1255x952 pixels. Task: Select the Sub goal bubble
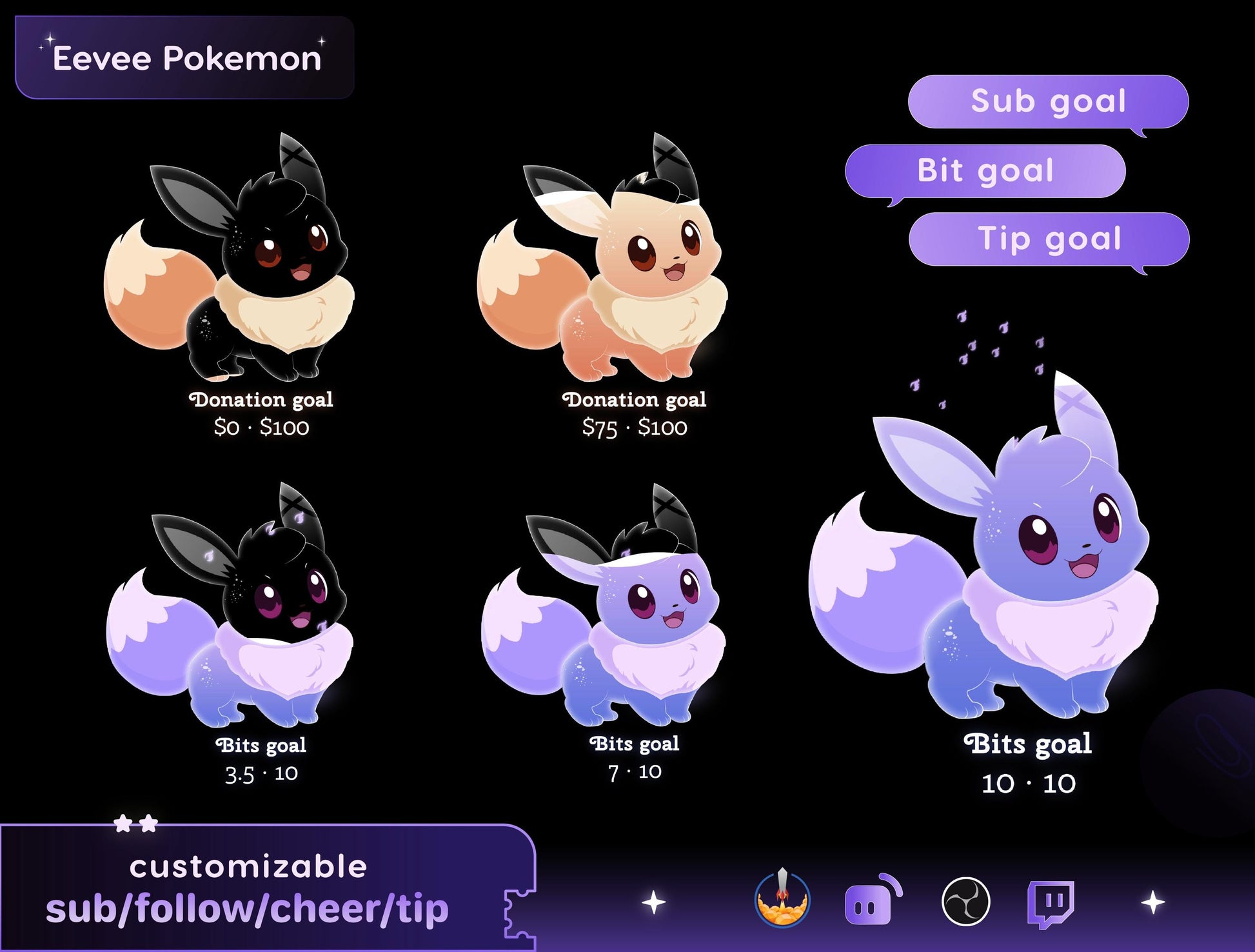[1048, 102]
